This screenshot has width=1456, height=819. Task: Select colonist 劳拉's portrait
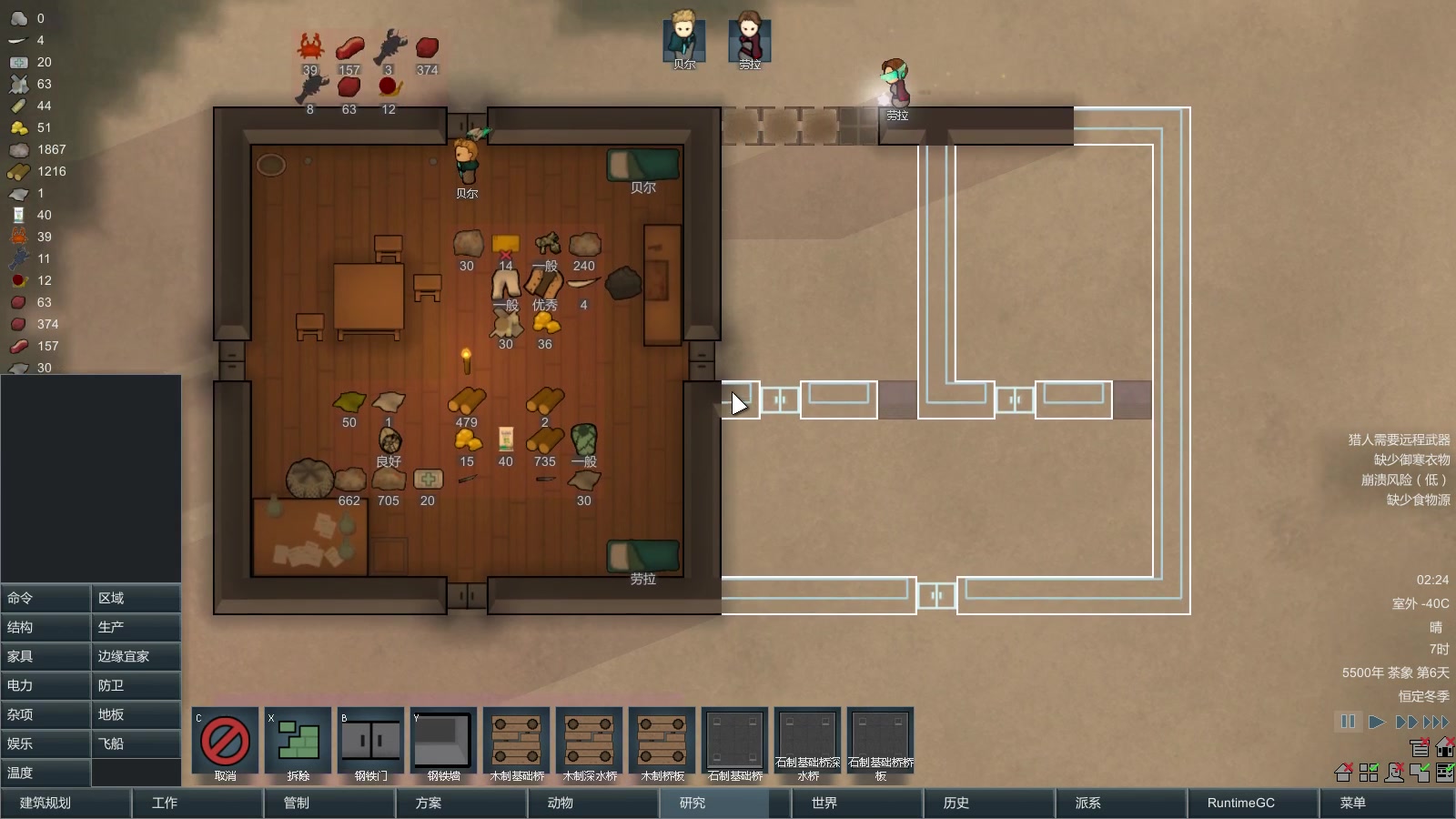(x=750, y=40)
